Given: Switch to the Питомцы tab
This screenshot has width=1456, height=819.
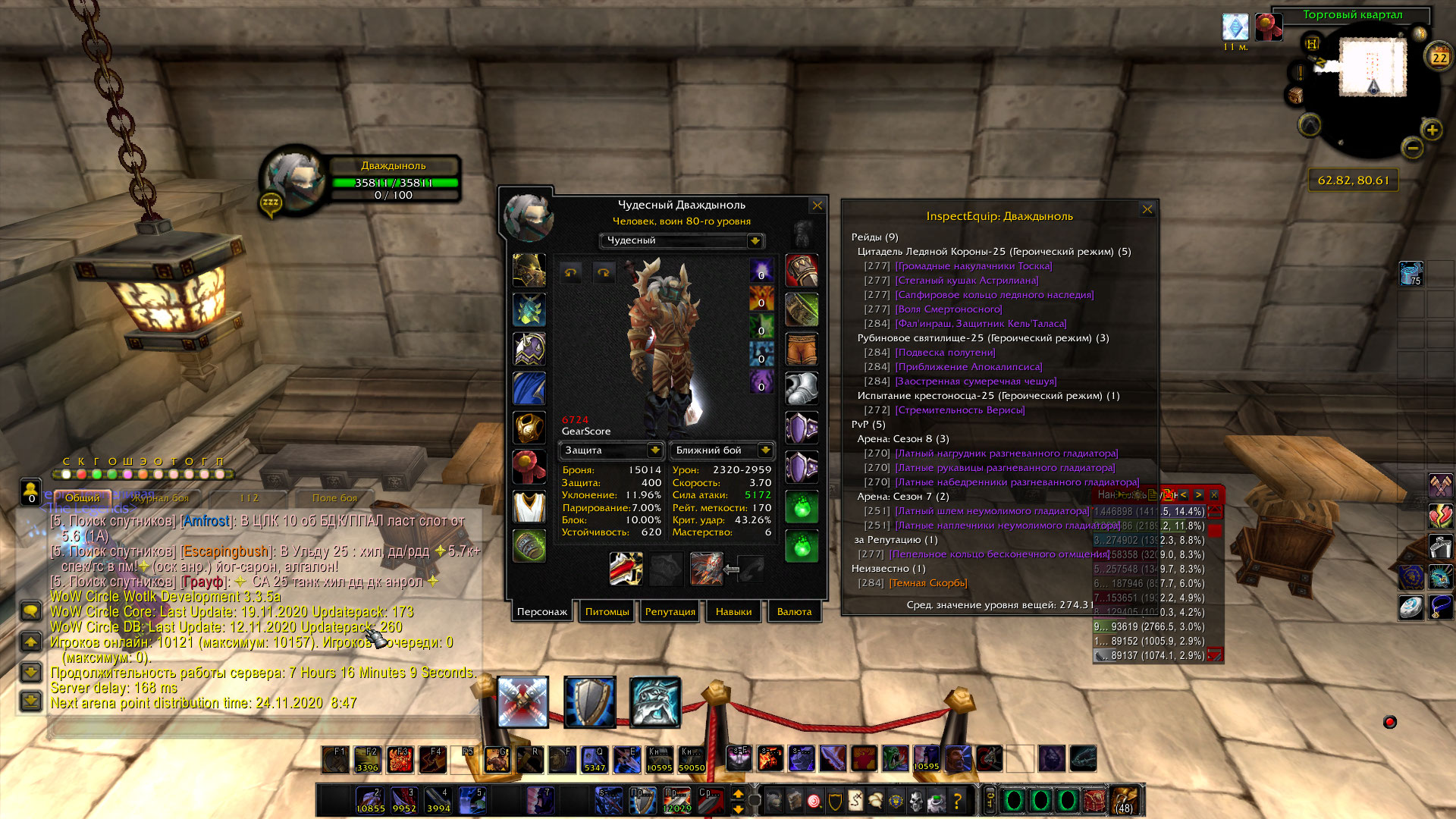Looking at the screenshot, I should click(607, 611).
